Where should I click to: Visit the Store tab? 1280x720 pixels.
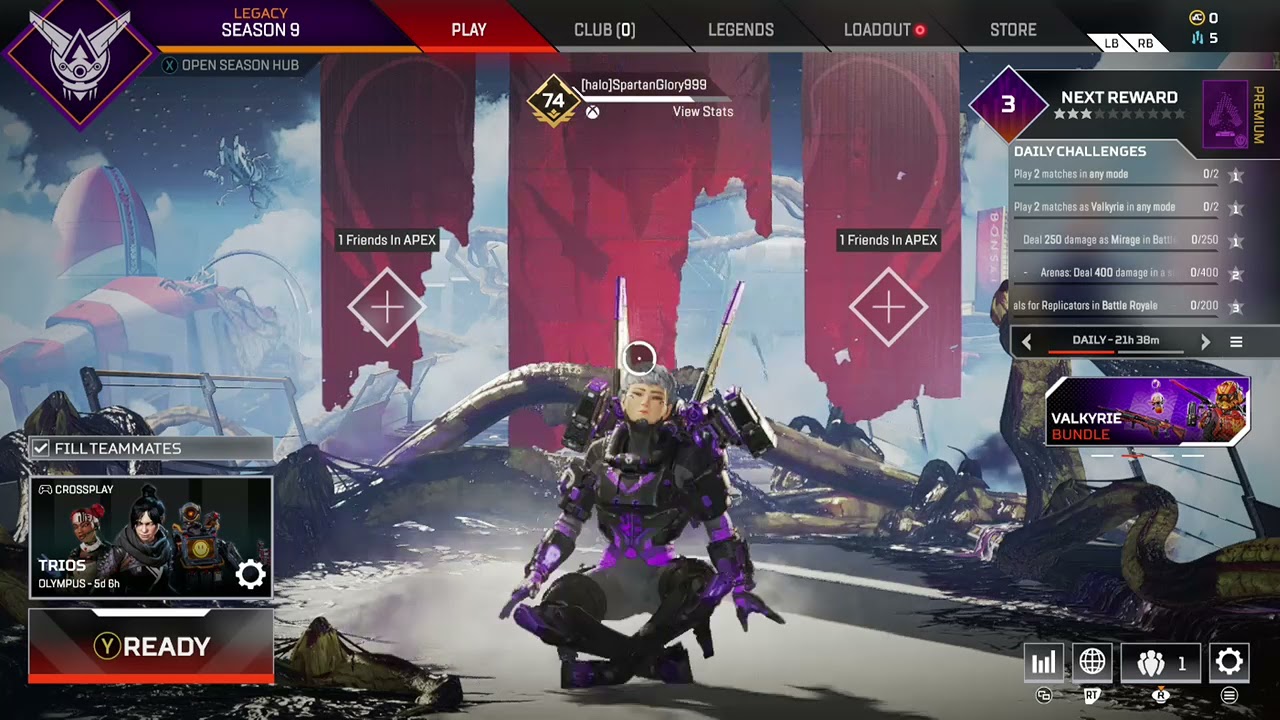click(x=1013, y=30)
